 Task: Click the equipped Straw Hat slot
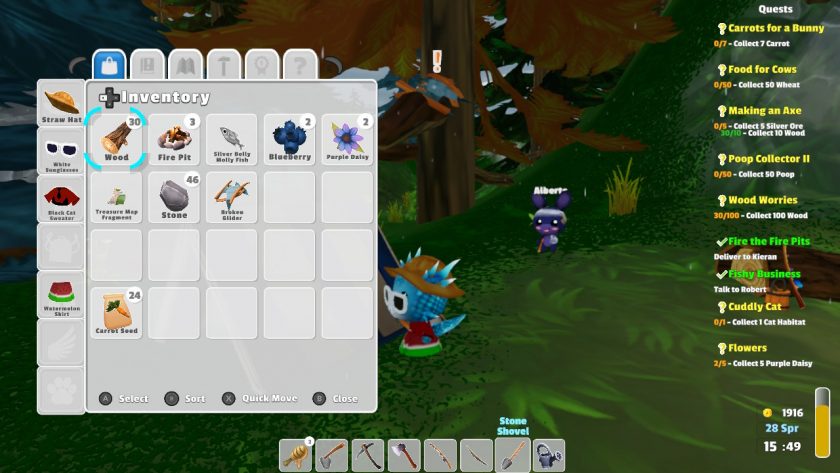click(62, 105)
